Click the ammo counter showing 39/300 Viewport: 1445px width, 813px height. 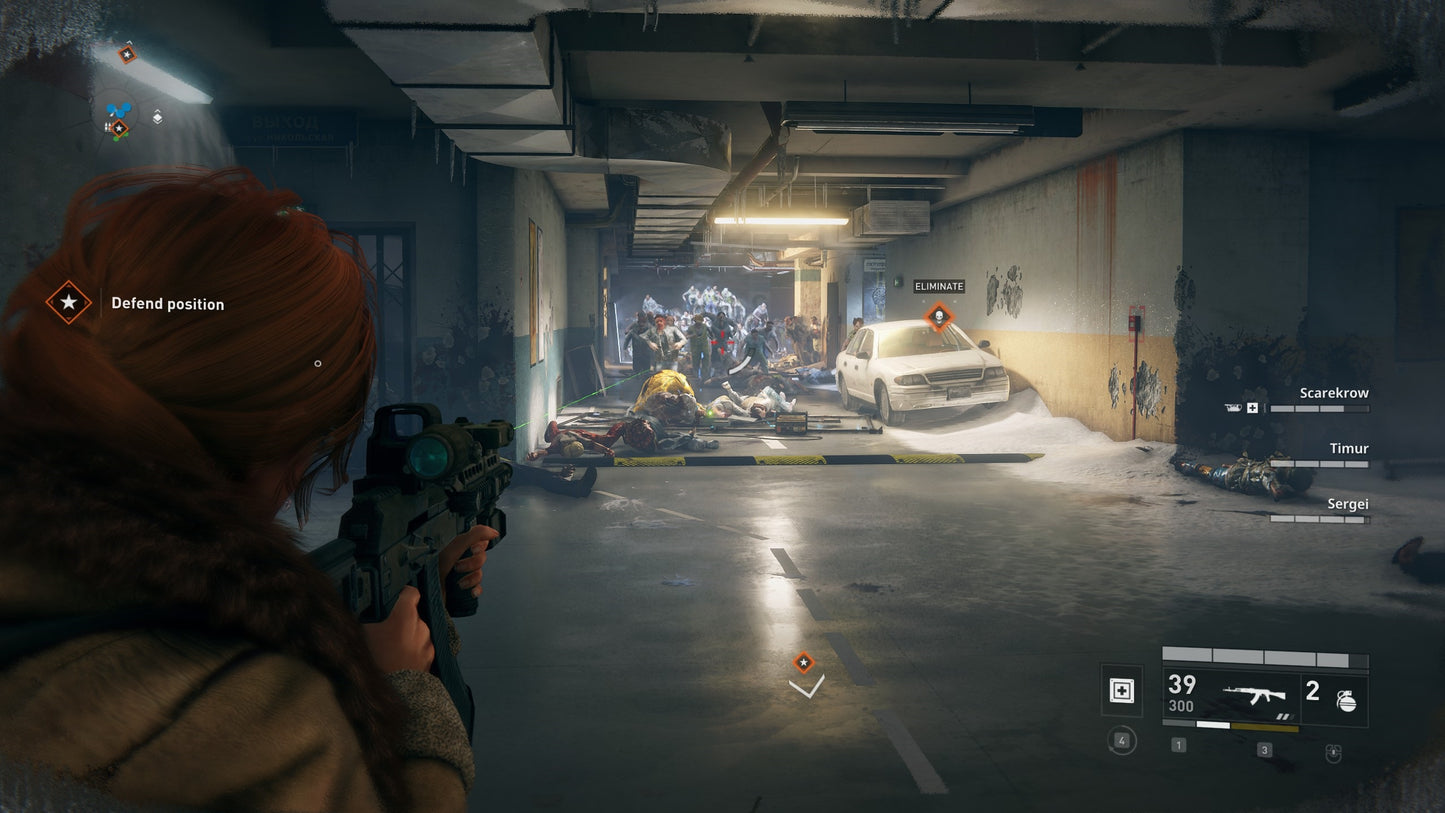tap(1181, 694)
